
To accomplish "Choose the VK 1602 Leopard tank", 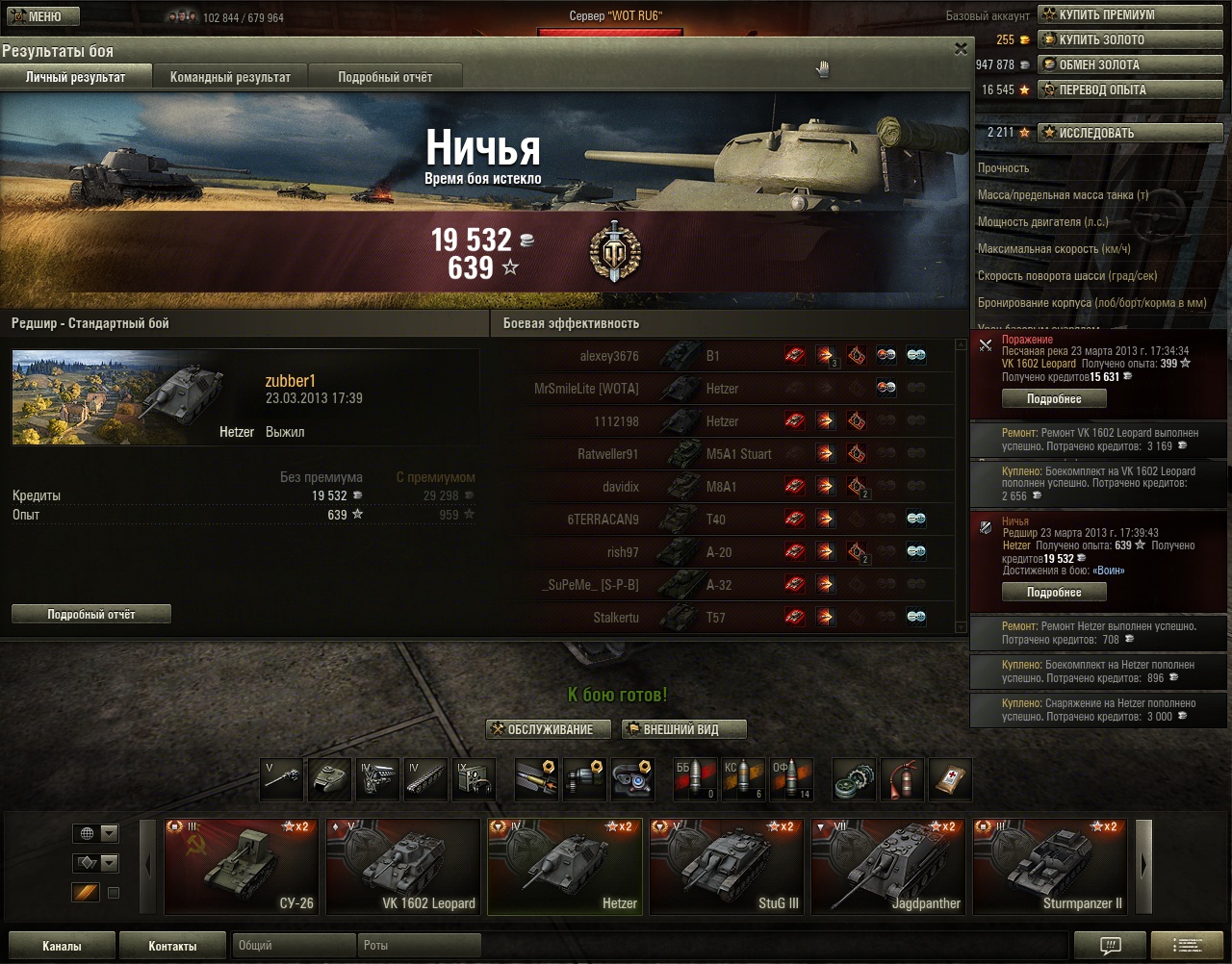I will coord(402,866).
